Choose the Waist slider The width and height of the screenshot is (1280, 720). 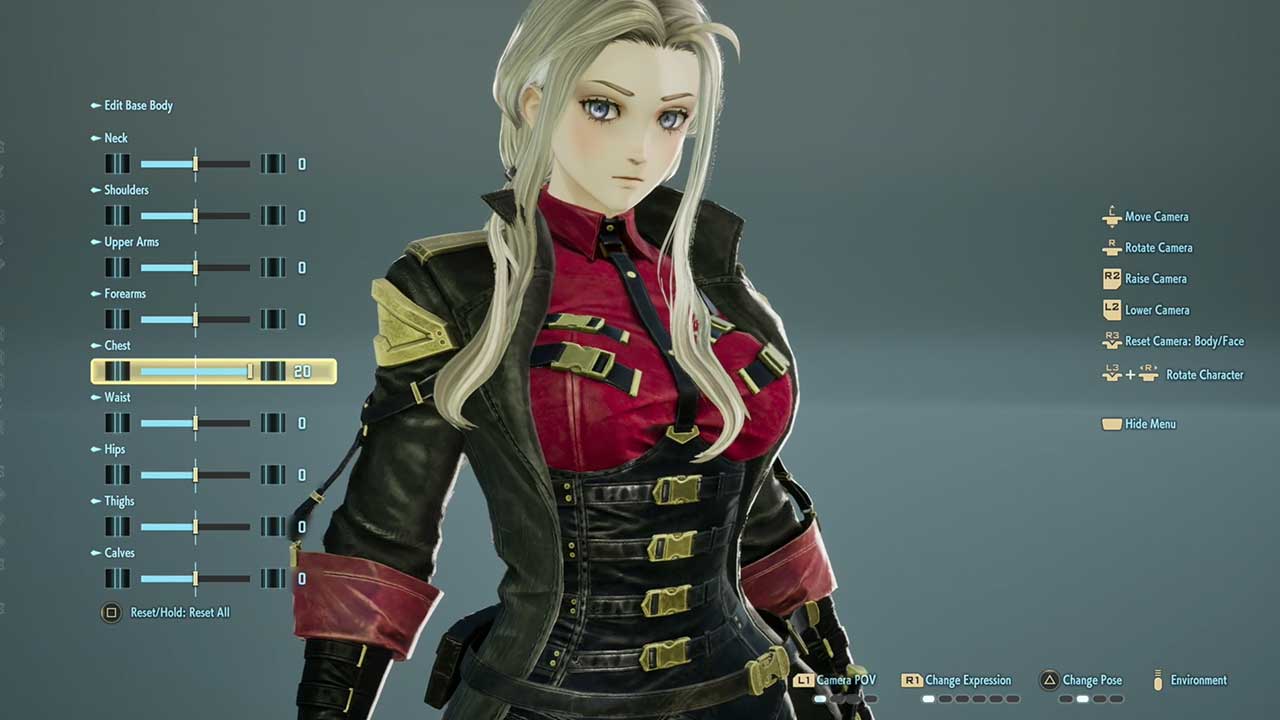point(195,424)
